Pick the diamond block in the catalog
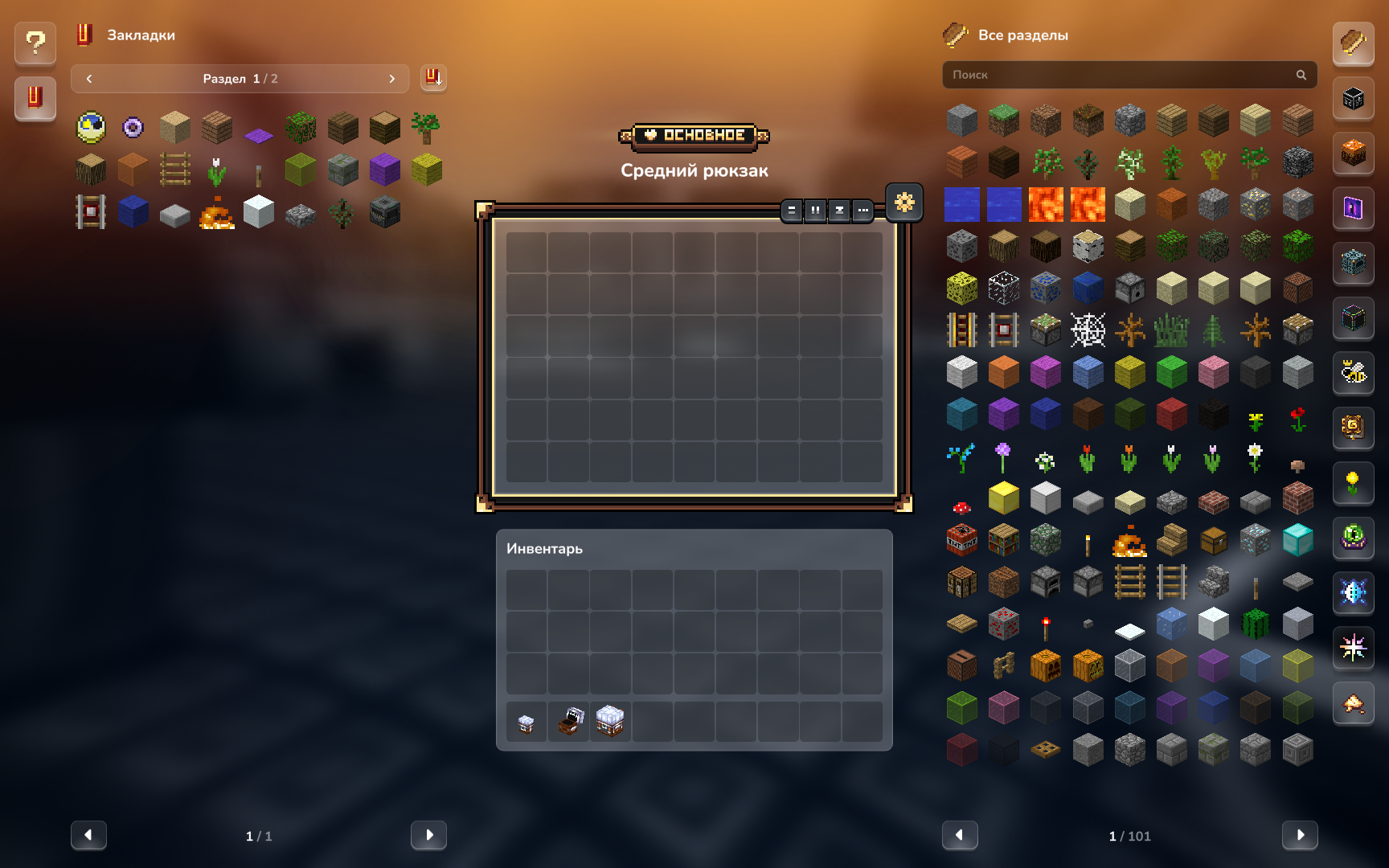Screen dimensions: 1389x868 tap(1297, 540)
